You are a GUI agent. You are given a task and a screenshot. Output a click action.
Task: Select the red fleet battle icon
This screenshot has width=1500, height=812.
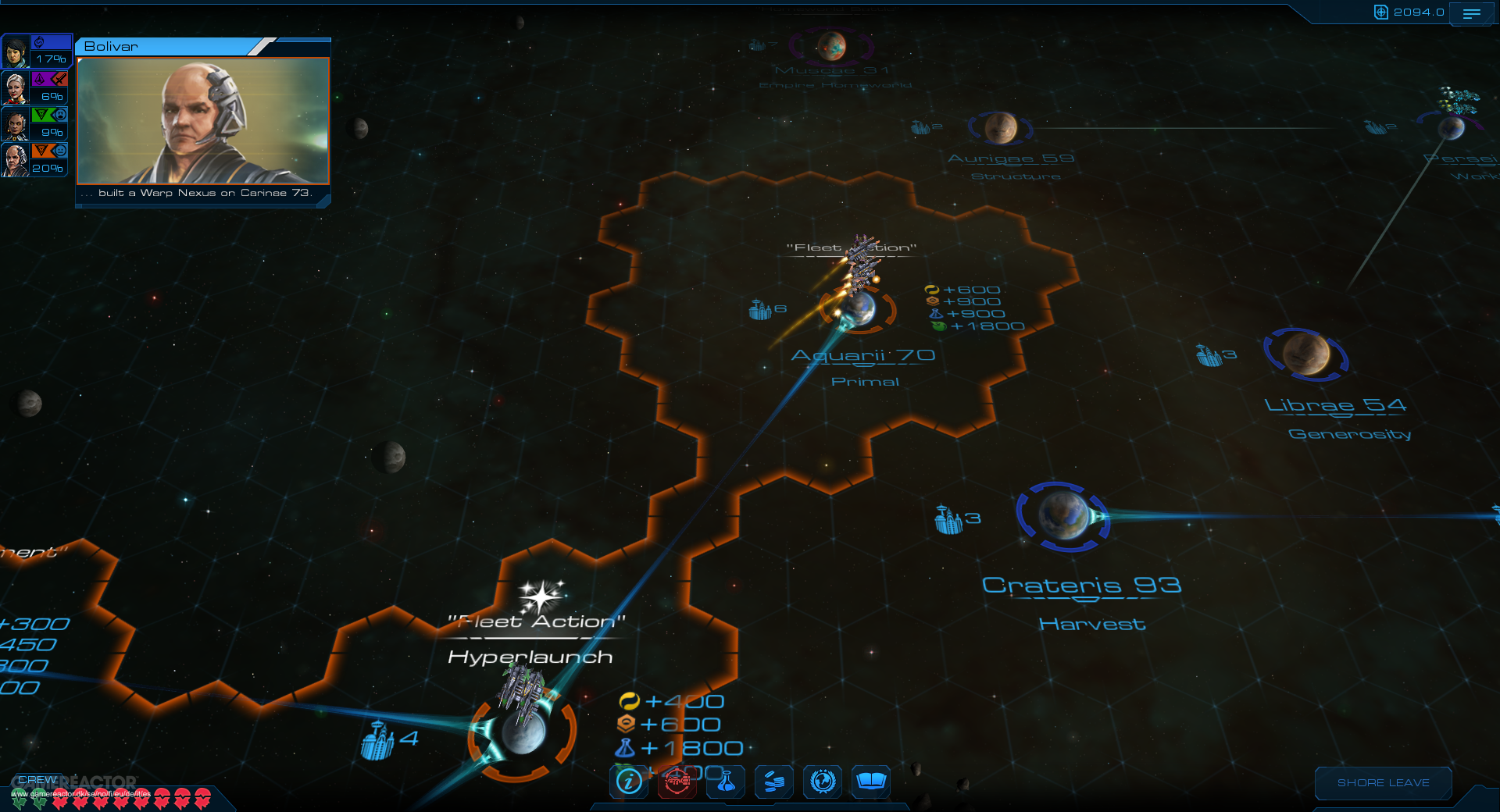point(677,782)
